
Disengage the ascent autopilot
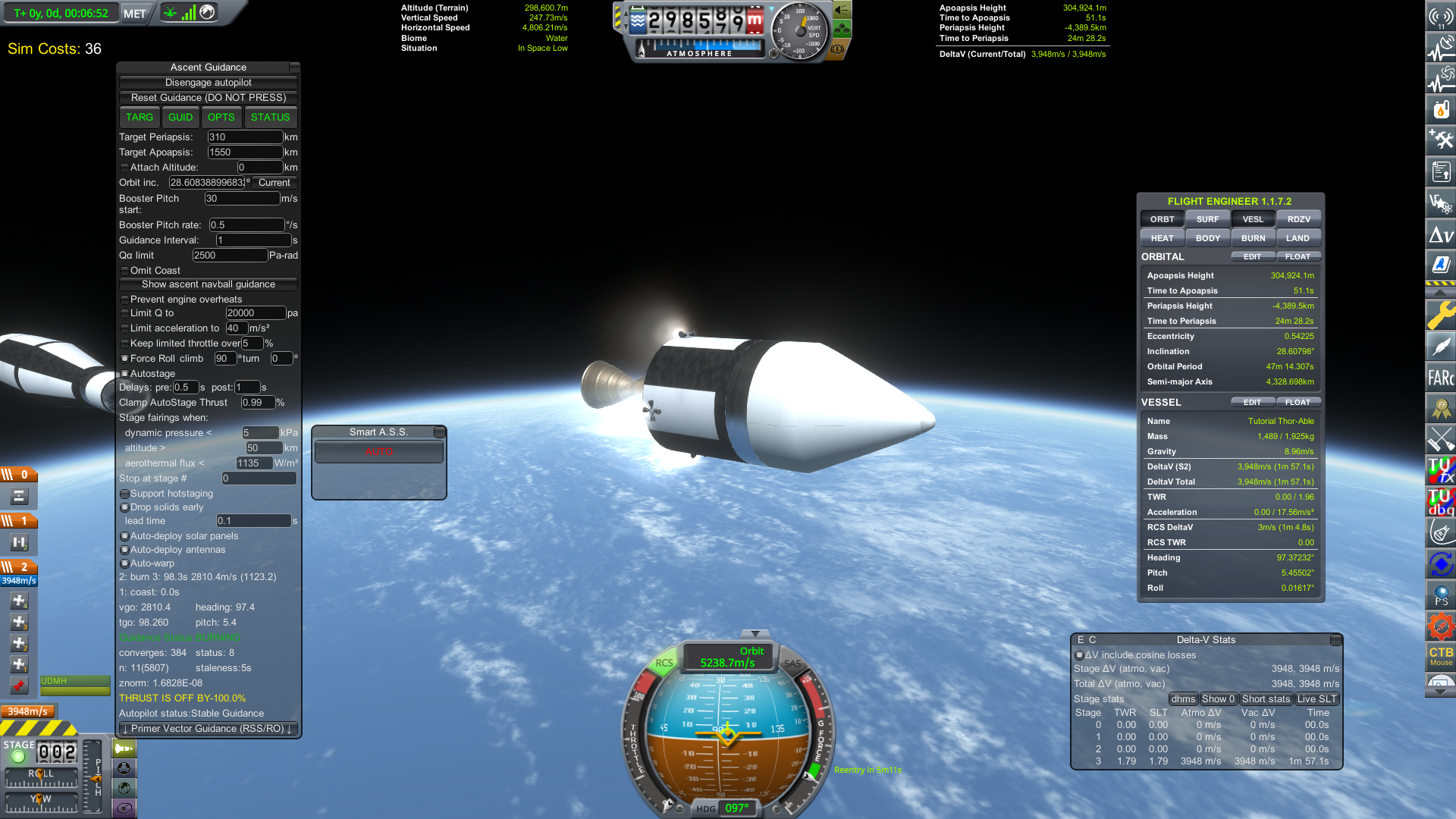(x=209, y=83)
